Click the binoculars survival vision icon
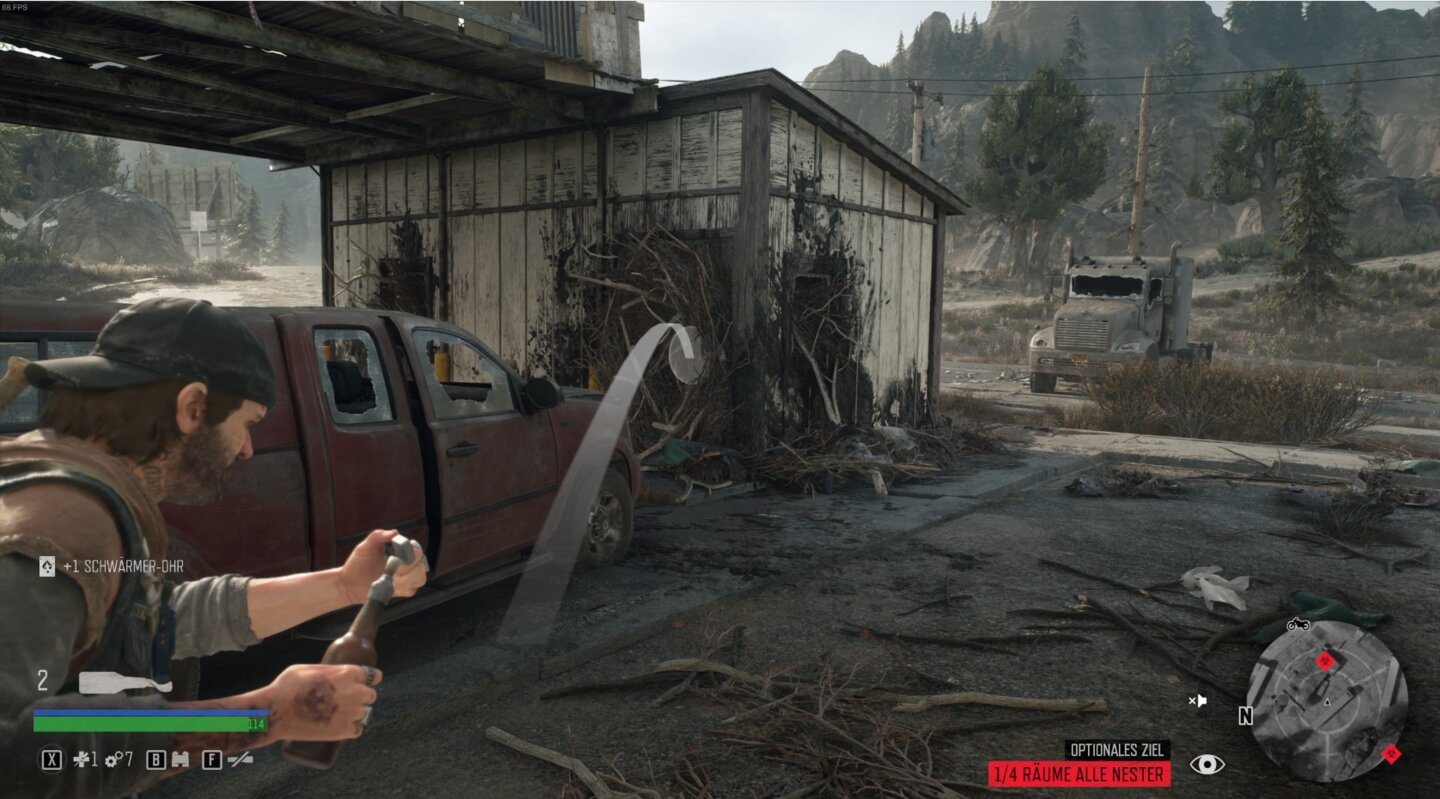1440x799 pixels. coord(181,758)
